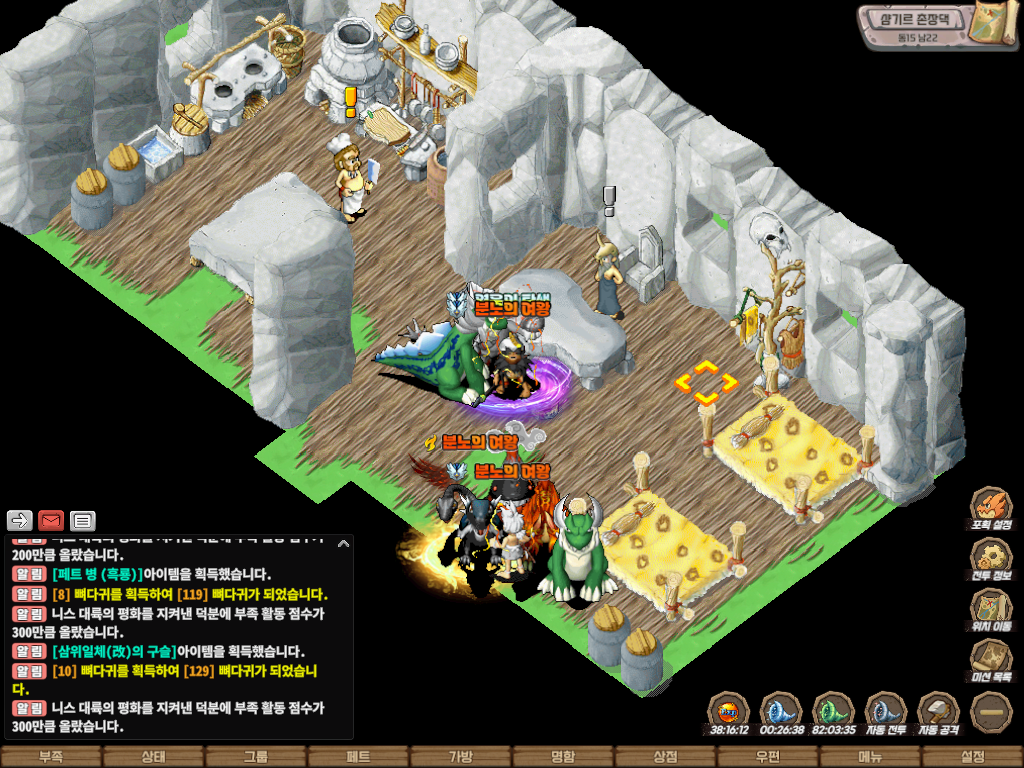This screenshot has width=1024, height=768.
Task: Open the 명함 (name card) menu
Action: (563, 757)
